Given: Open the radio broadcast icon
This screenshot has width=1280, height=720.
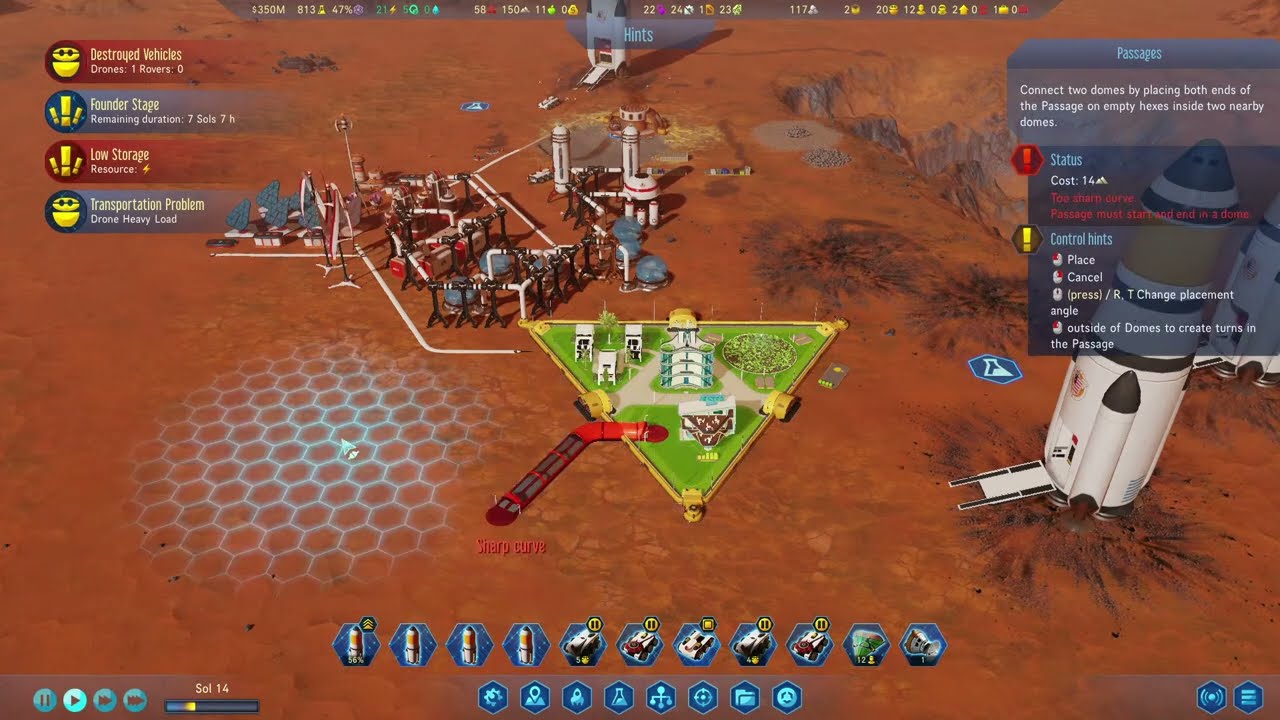Looking at the screenshot, I should coord(1211,697).
